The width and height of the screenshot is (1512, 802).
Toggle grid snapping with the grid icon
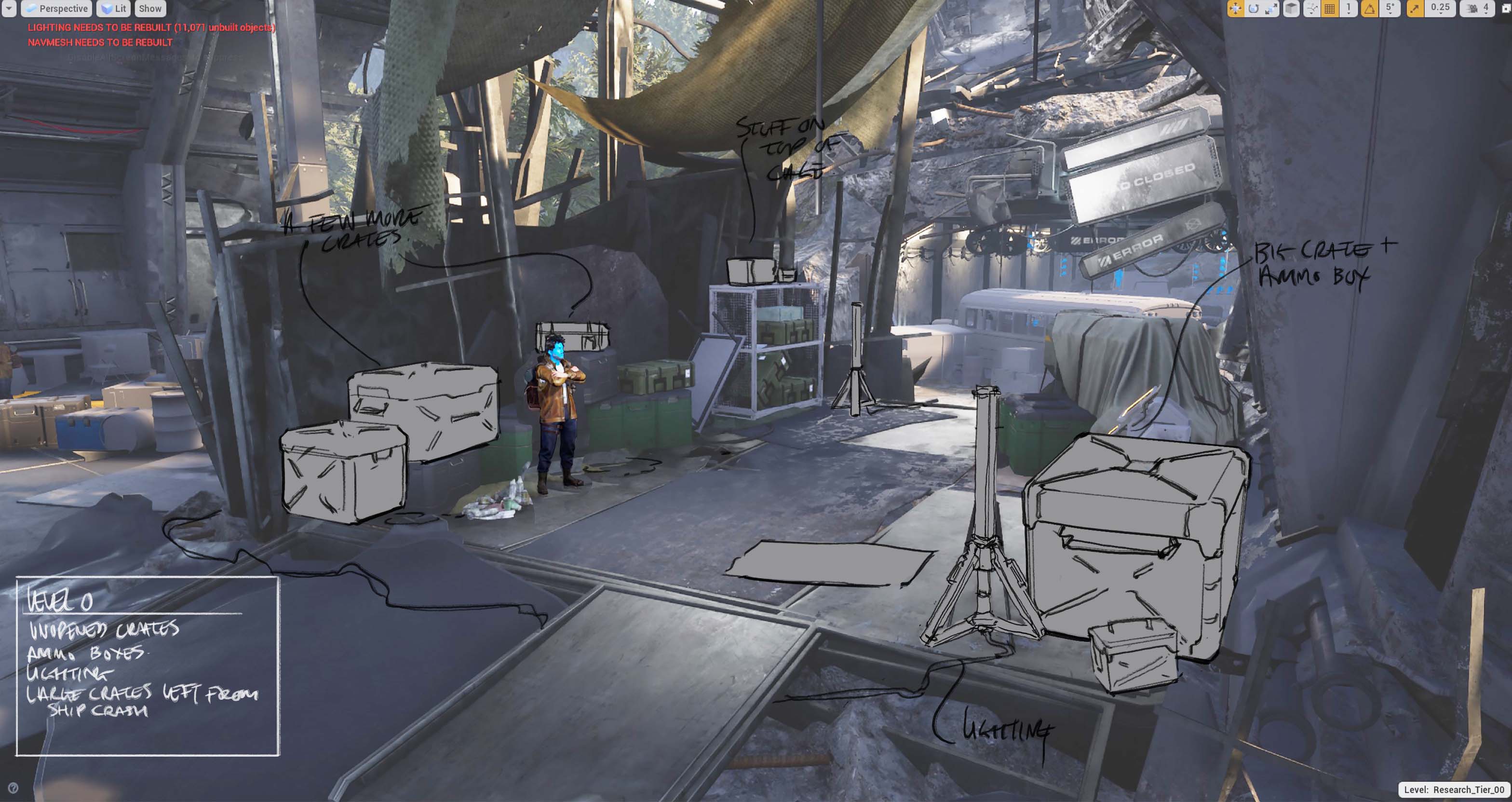pos(1330,8)
